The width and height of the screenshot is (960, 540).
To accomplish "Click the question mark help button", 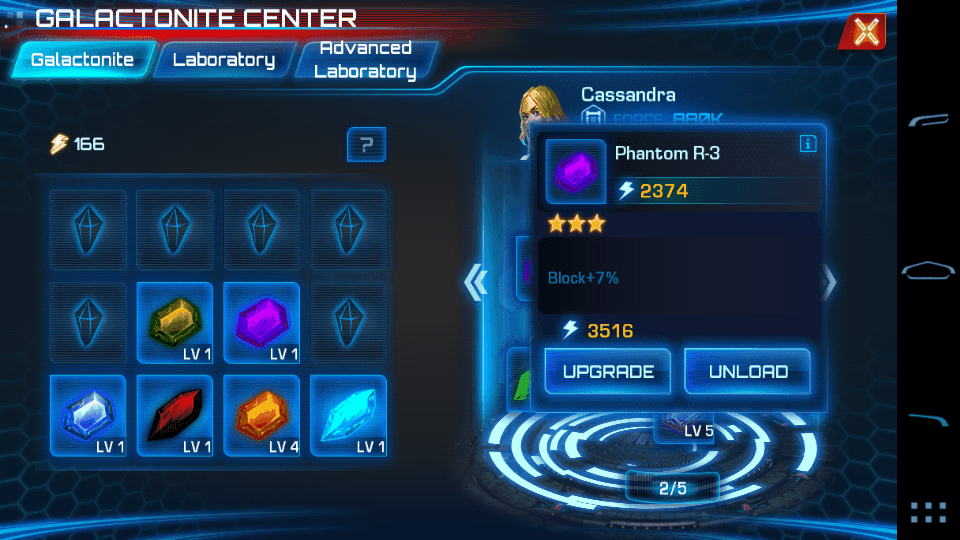I will (366, 146).
